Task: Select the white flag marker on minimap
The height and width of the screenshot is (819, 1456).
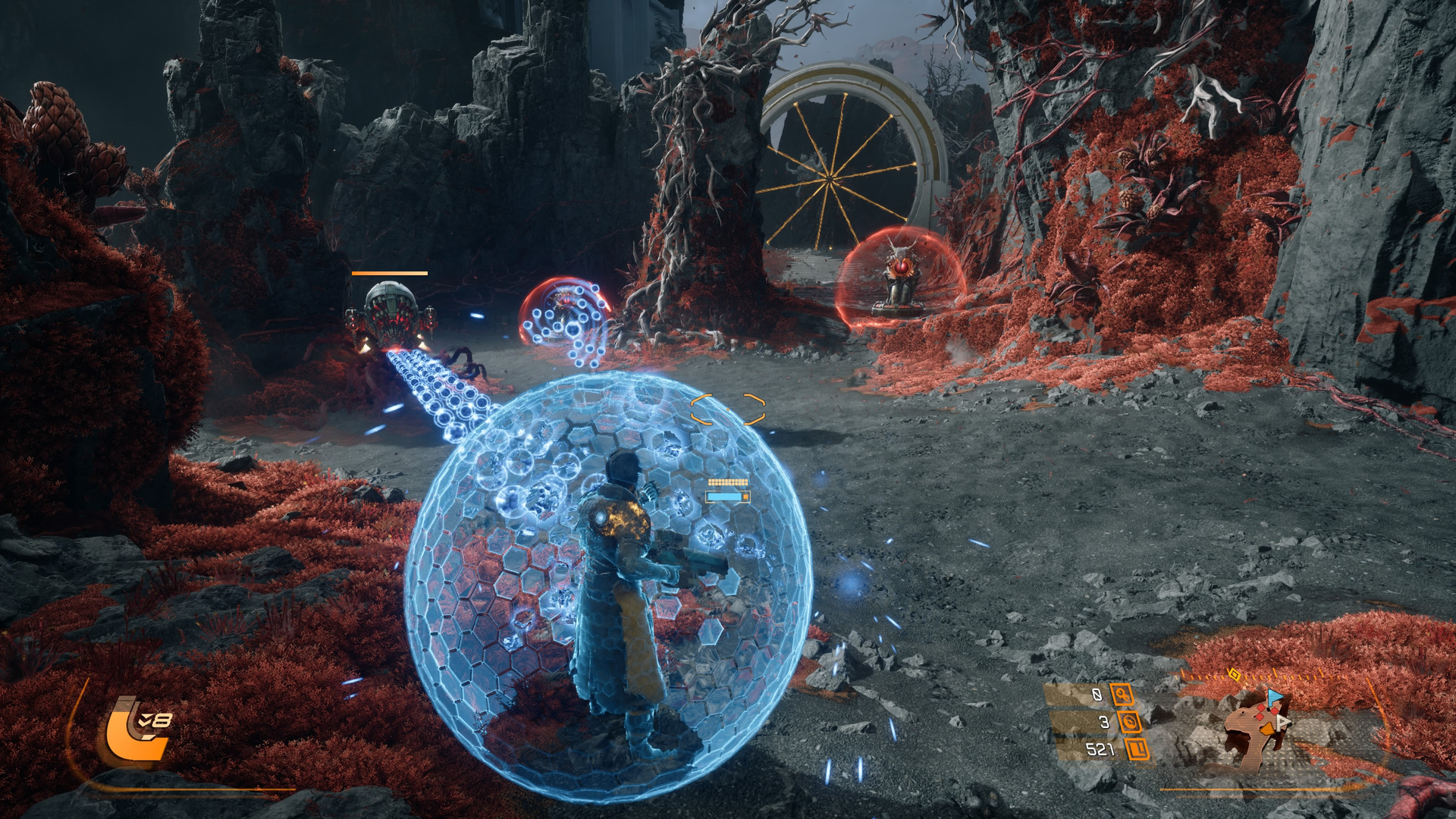Action: [1282, 722]
